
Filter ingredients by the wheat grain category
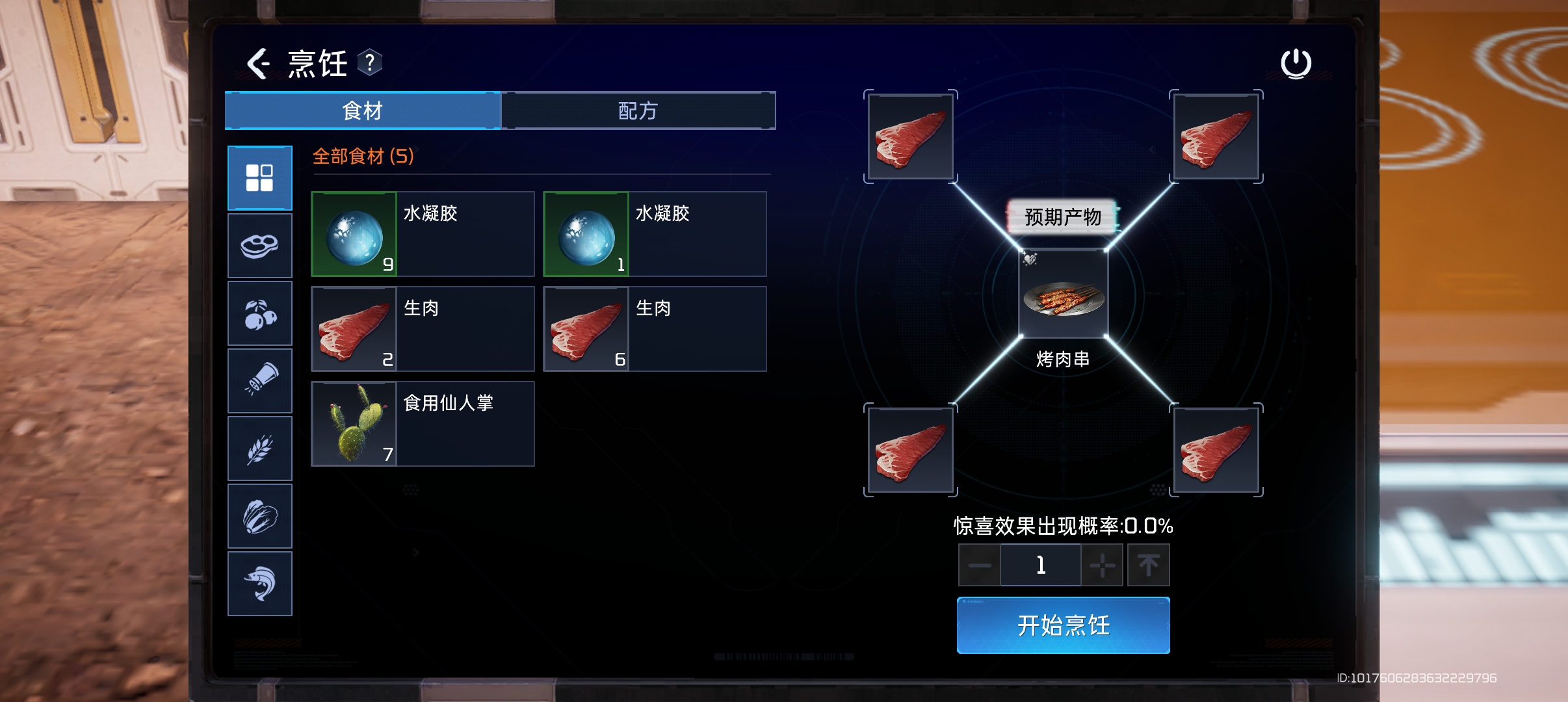click(x=259, y=448)
